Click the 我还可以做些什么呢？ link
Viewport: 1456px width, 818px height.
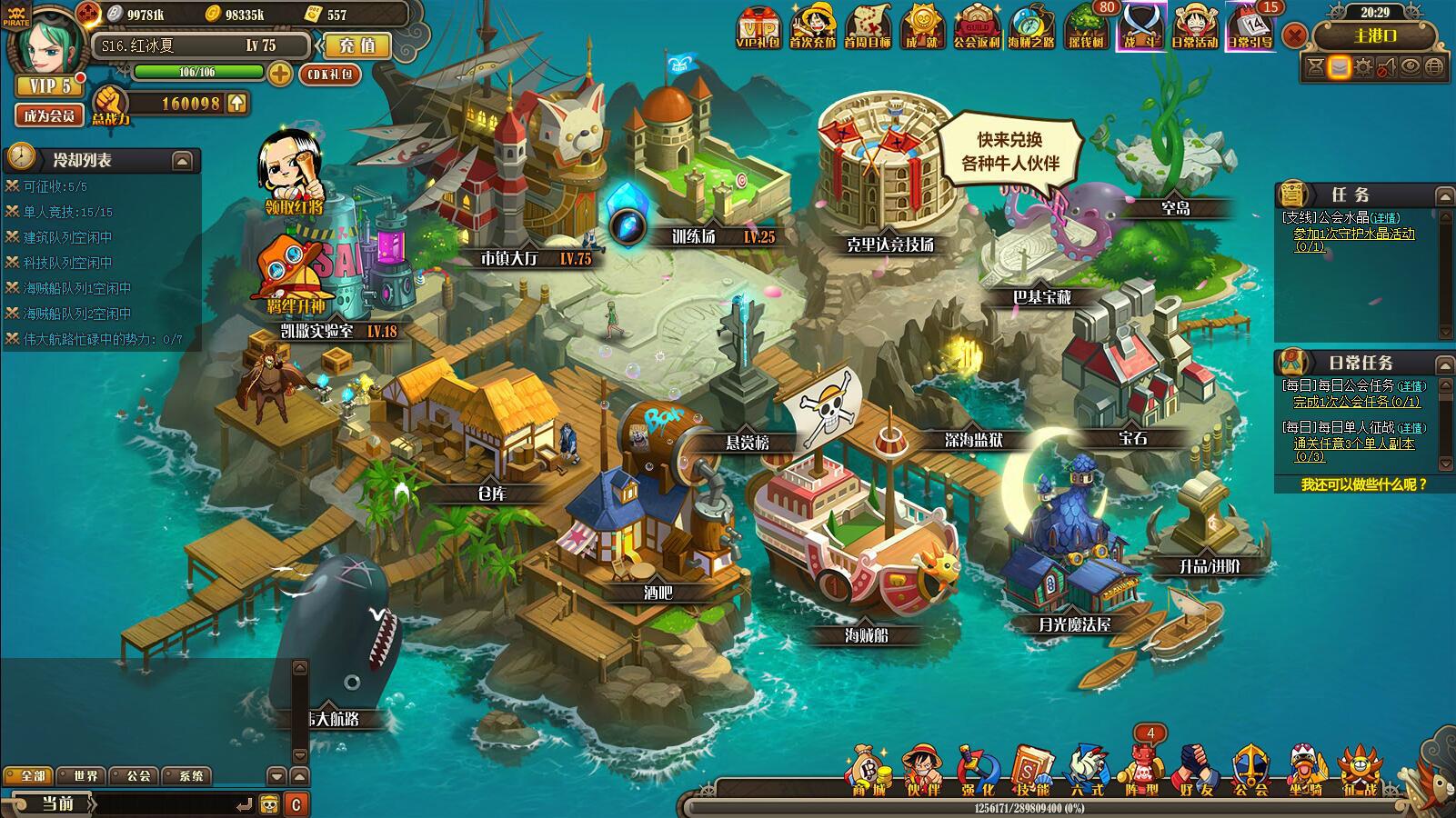tap(1363, 485)
